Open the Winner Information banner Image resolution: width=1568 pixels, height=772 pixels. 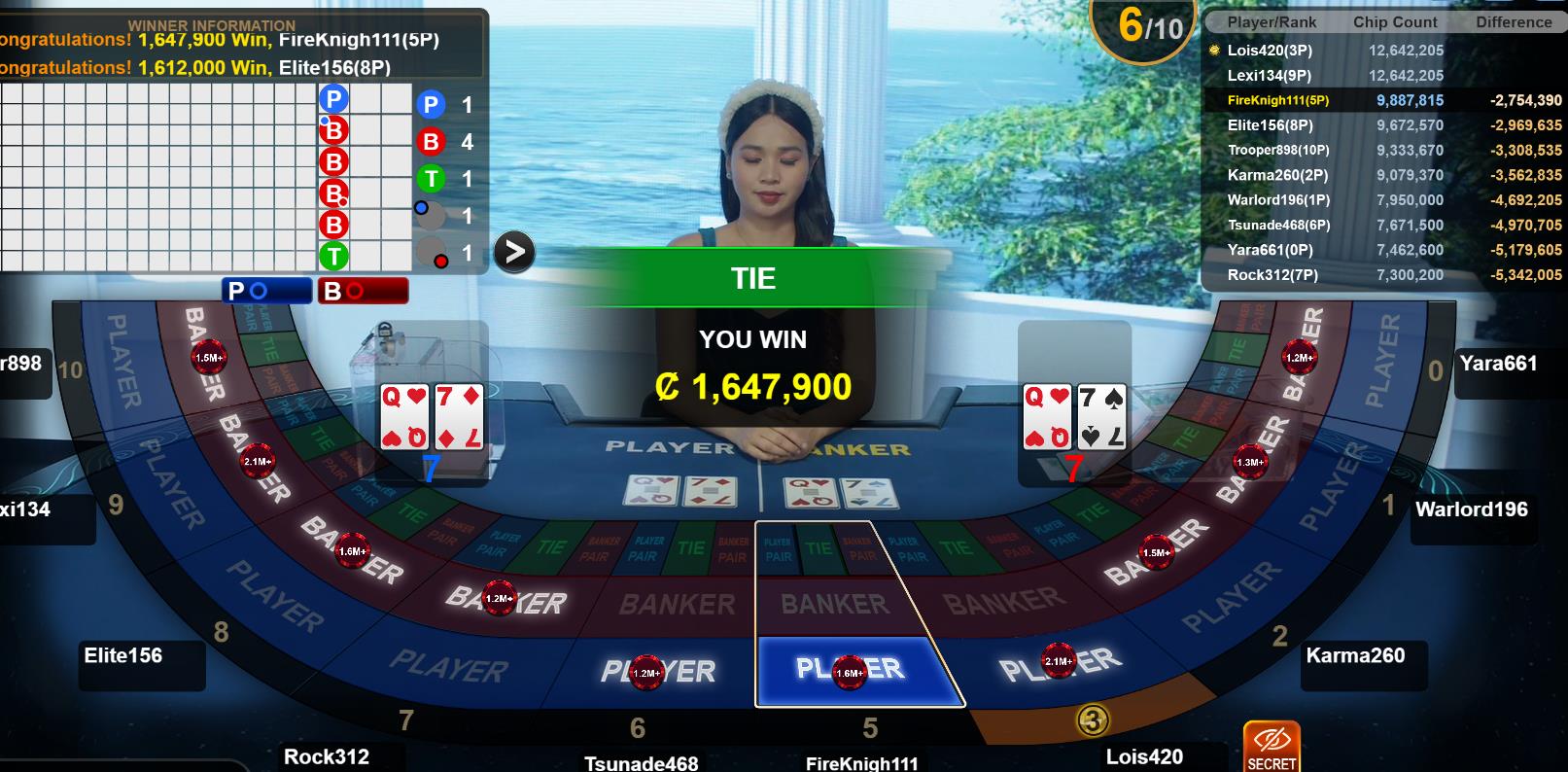[x=238, y=45]
